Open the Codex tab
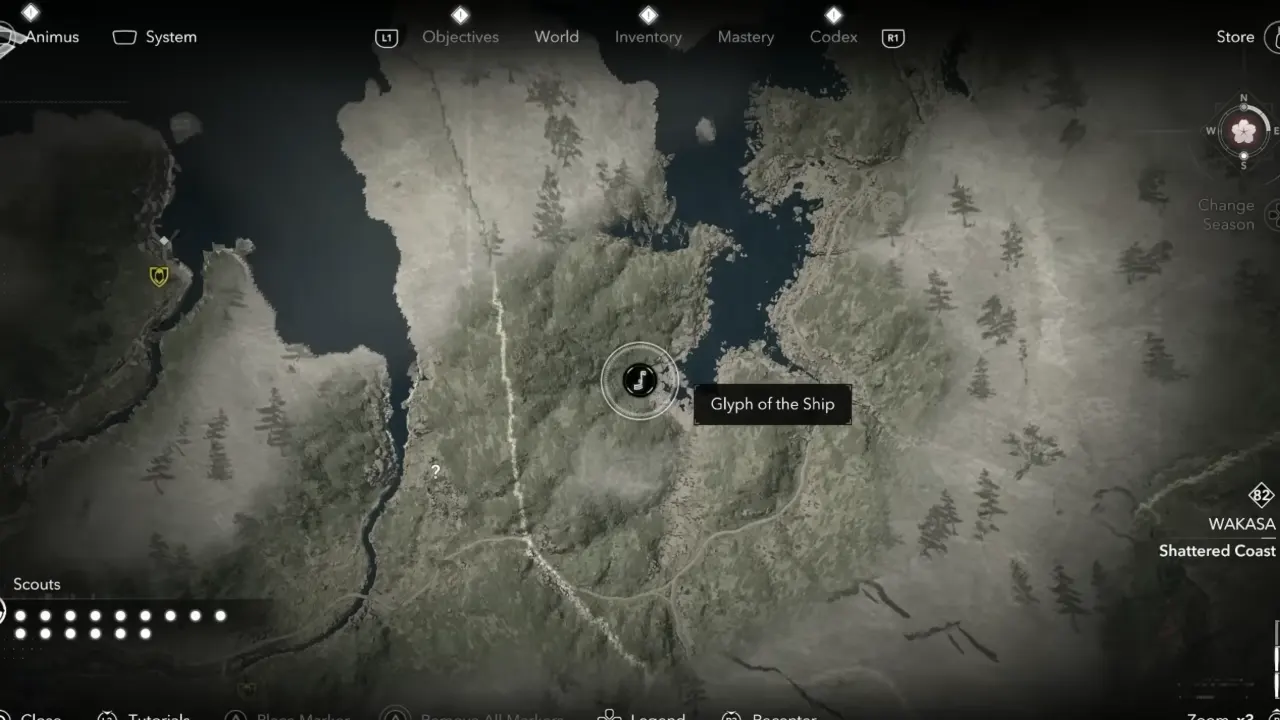Image resolution: width=1280 pixels, height=720 pixels. pyautogui.click(x=833, y=37)
